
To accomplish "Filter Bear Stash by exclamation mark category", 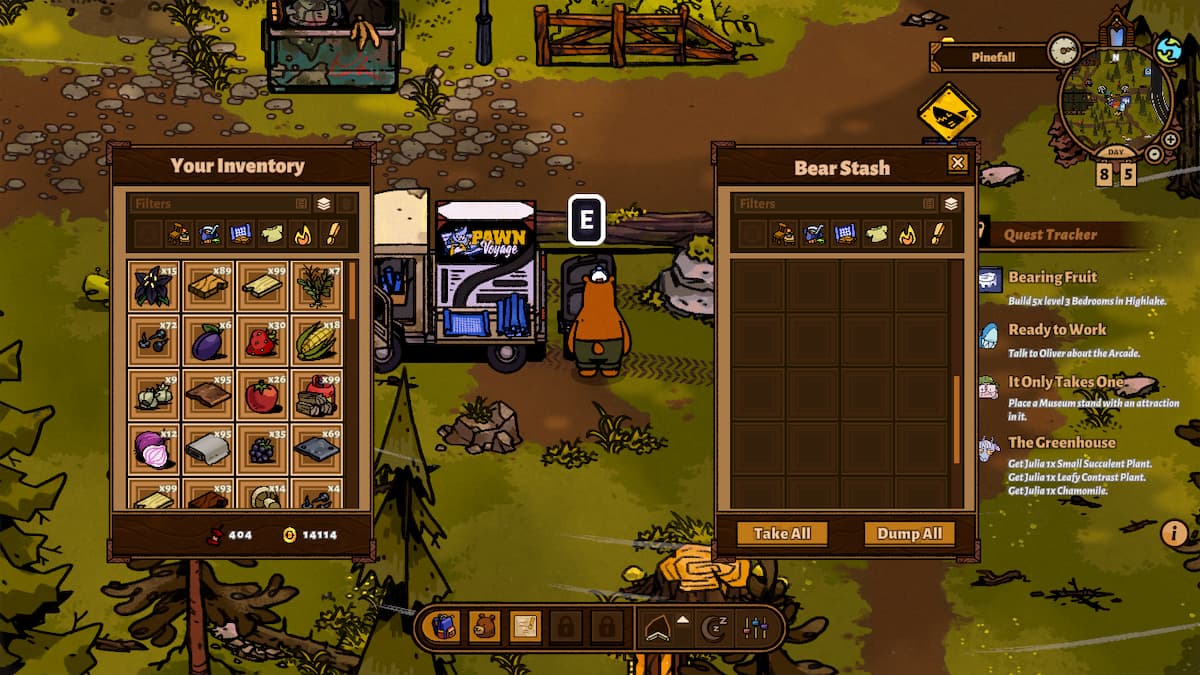I will [937, 235].
